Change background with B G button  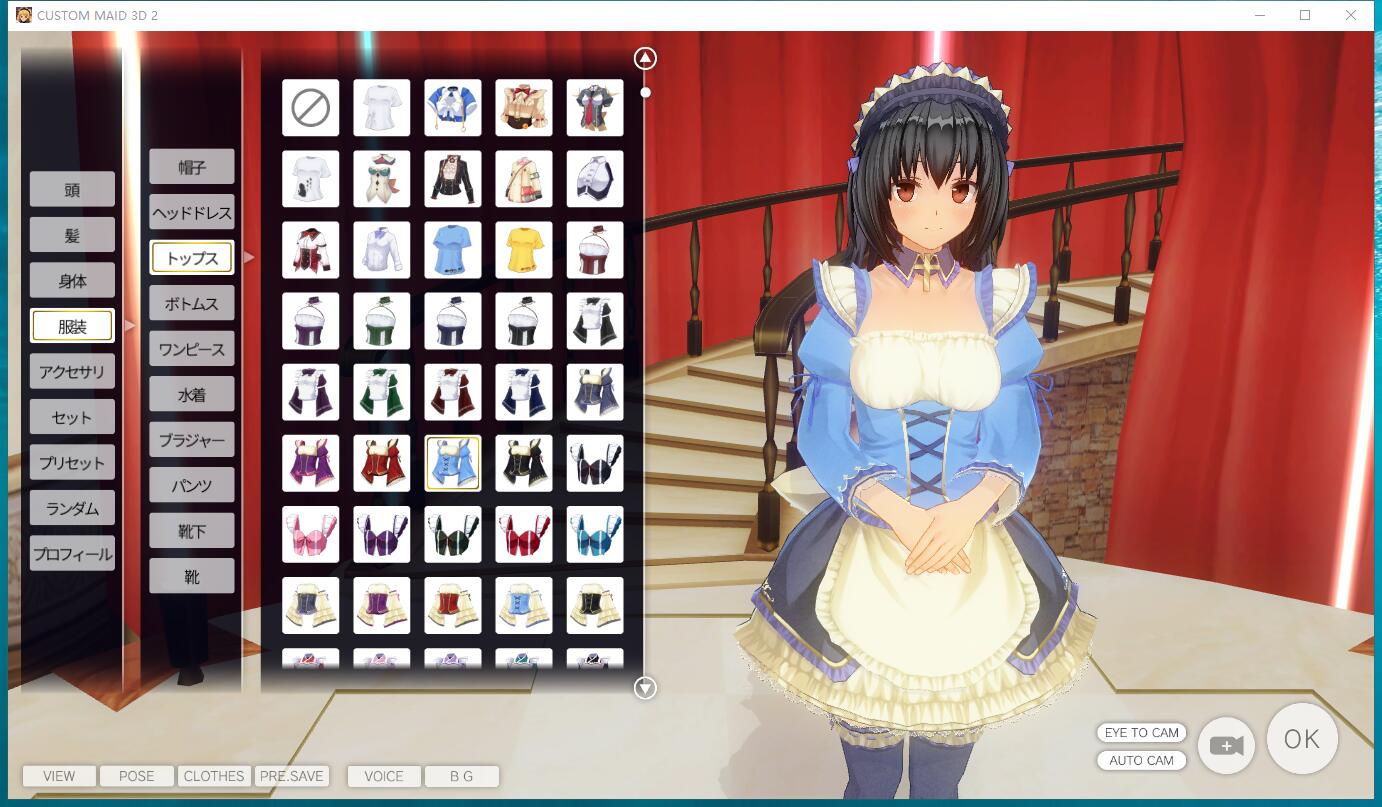(x=461, y=776)
